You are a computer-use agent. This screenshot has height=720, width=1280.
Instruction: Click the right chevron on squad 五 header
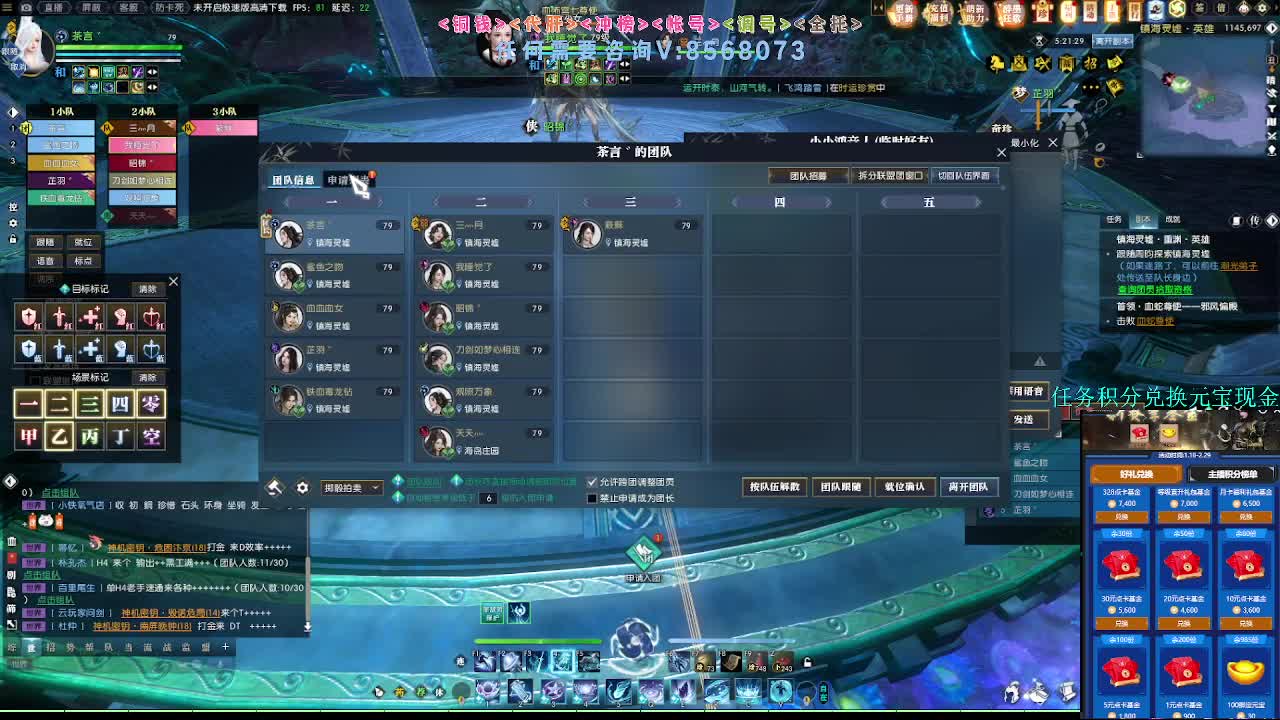980,202
